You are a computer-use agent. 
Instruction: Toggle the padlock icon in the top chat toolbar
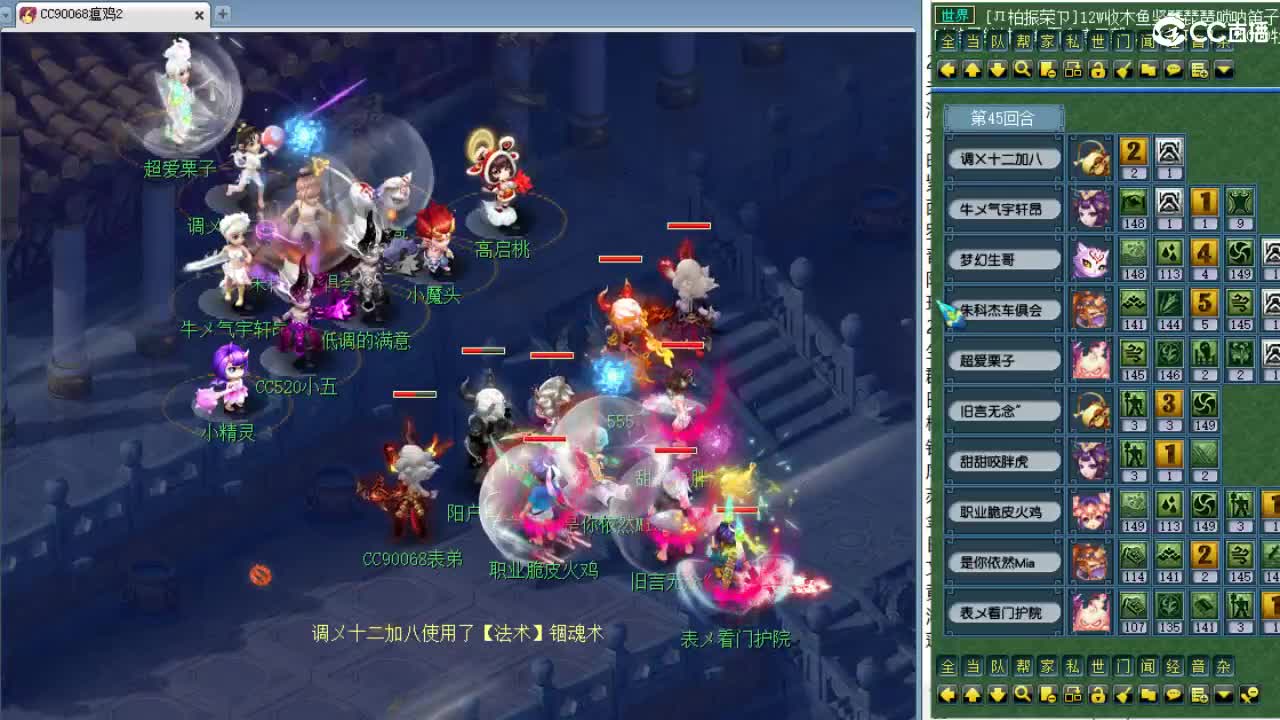point(1100,70)
